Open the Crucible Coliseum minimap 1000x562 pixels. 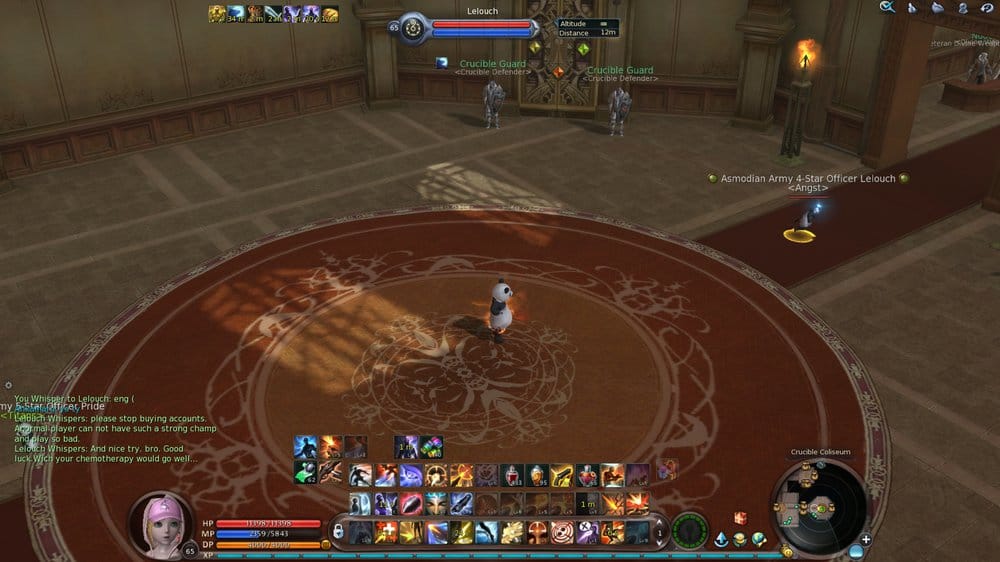click(819, 507)
